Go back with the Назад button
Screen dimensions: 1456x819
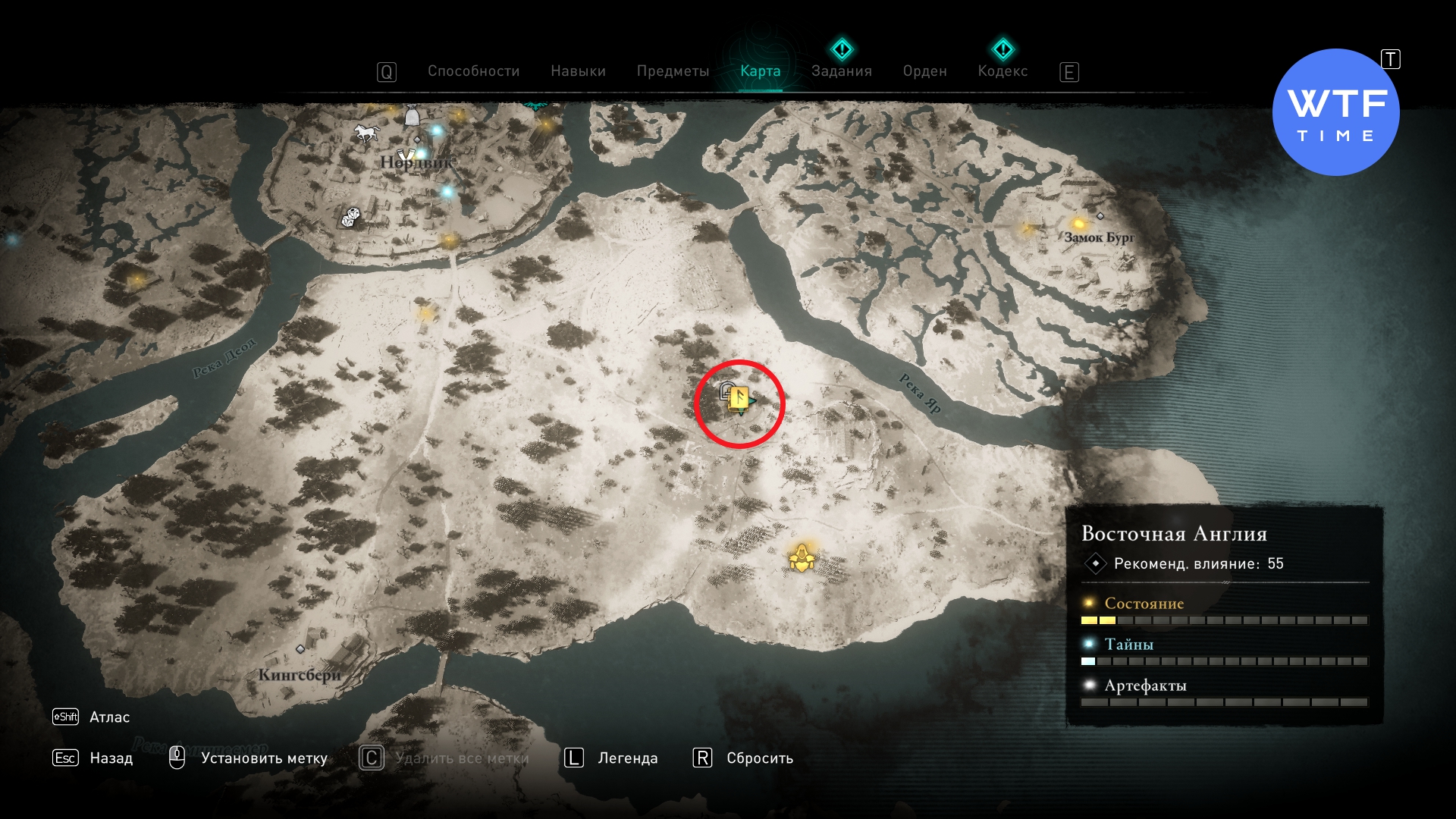click(111, 758)
